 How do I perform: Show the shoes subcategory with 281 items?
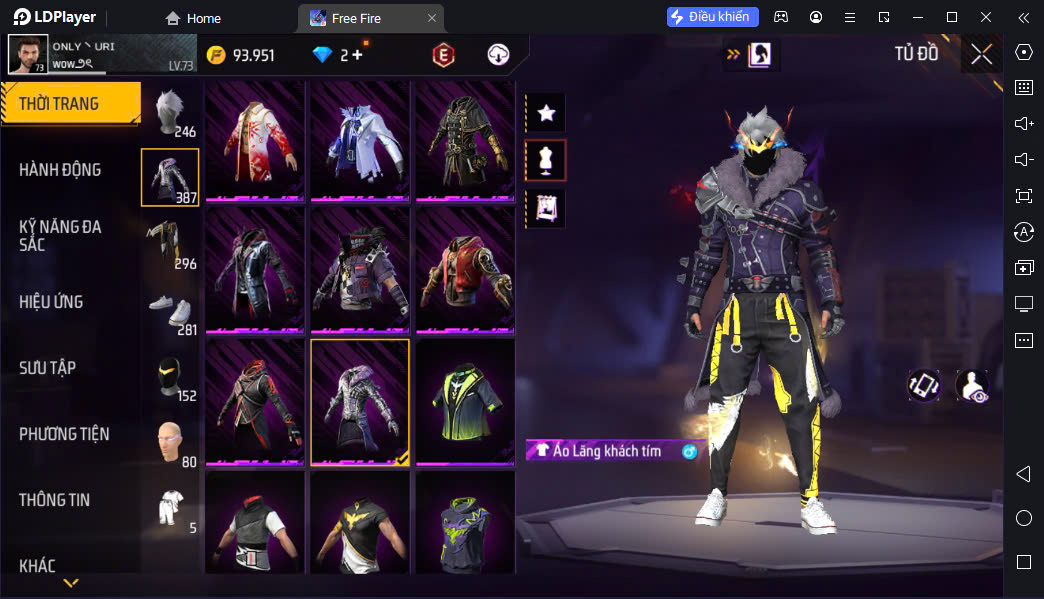tap(170, 310)
